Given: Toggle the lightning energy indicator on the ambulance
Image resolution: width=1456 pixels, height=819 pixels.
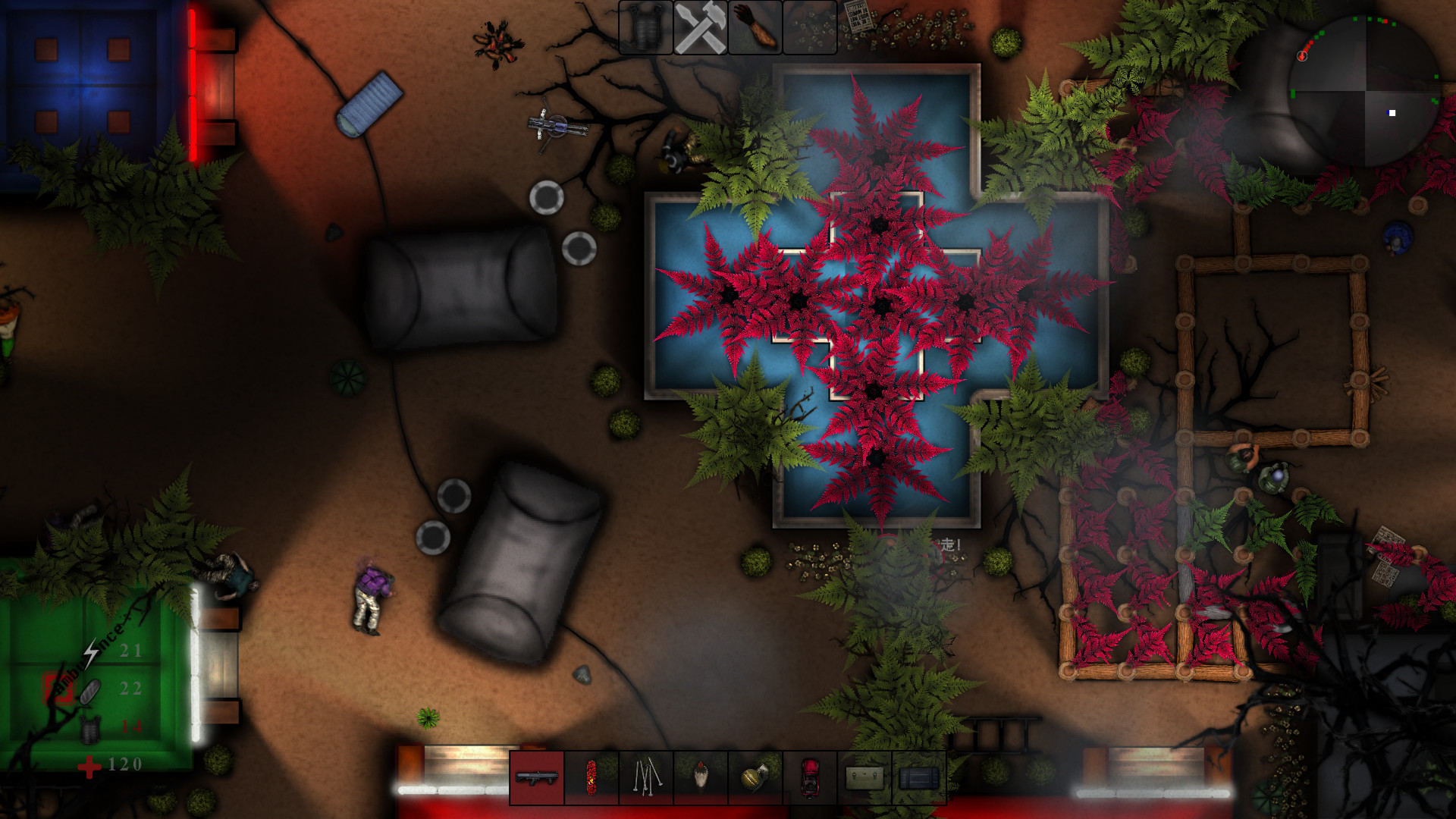Looking at the screenshot, I should (x=89, y=653).
